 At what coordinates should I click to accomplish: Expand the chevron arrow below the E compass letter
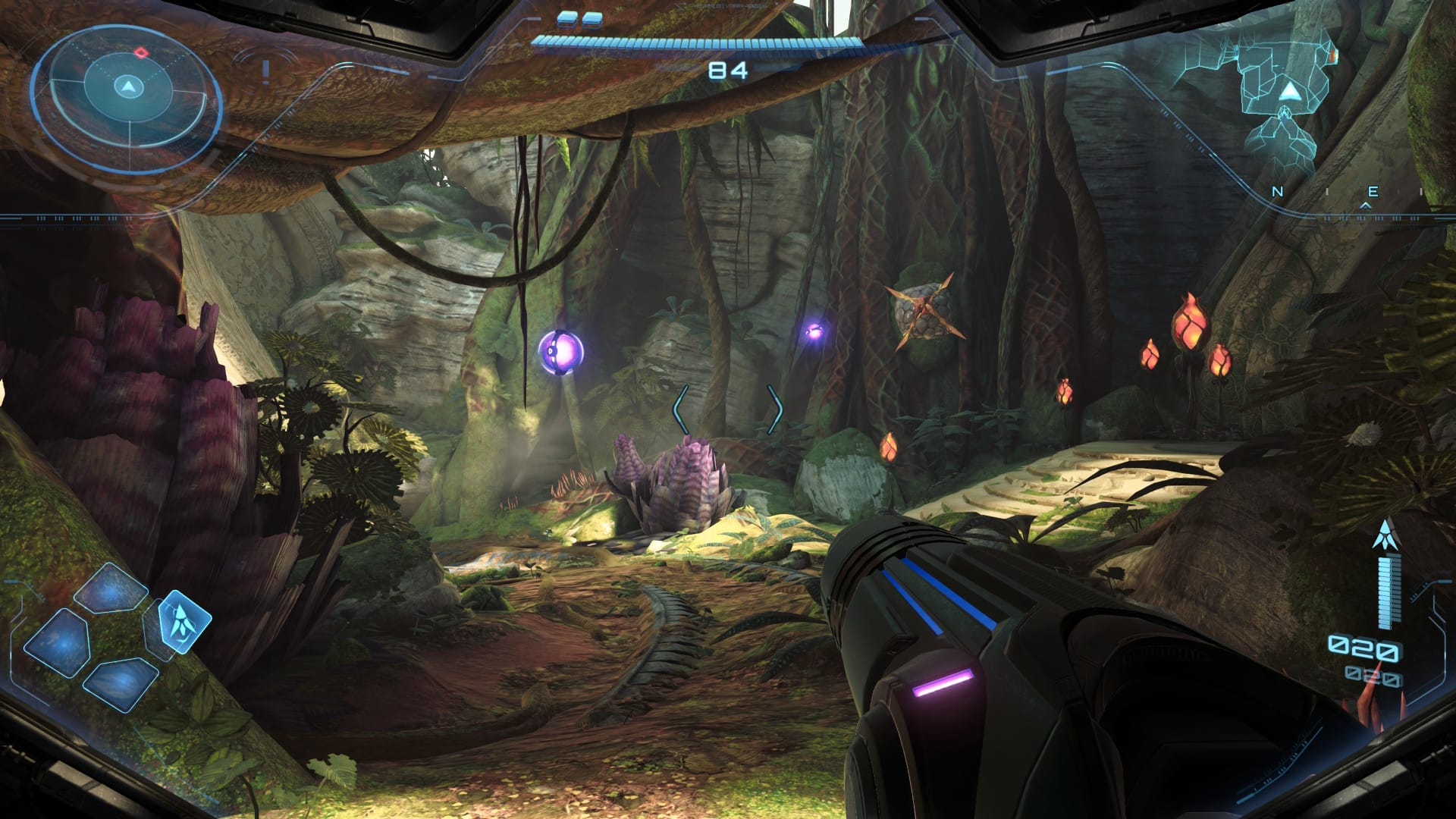(x=1366, y=206)
